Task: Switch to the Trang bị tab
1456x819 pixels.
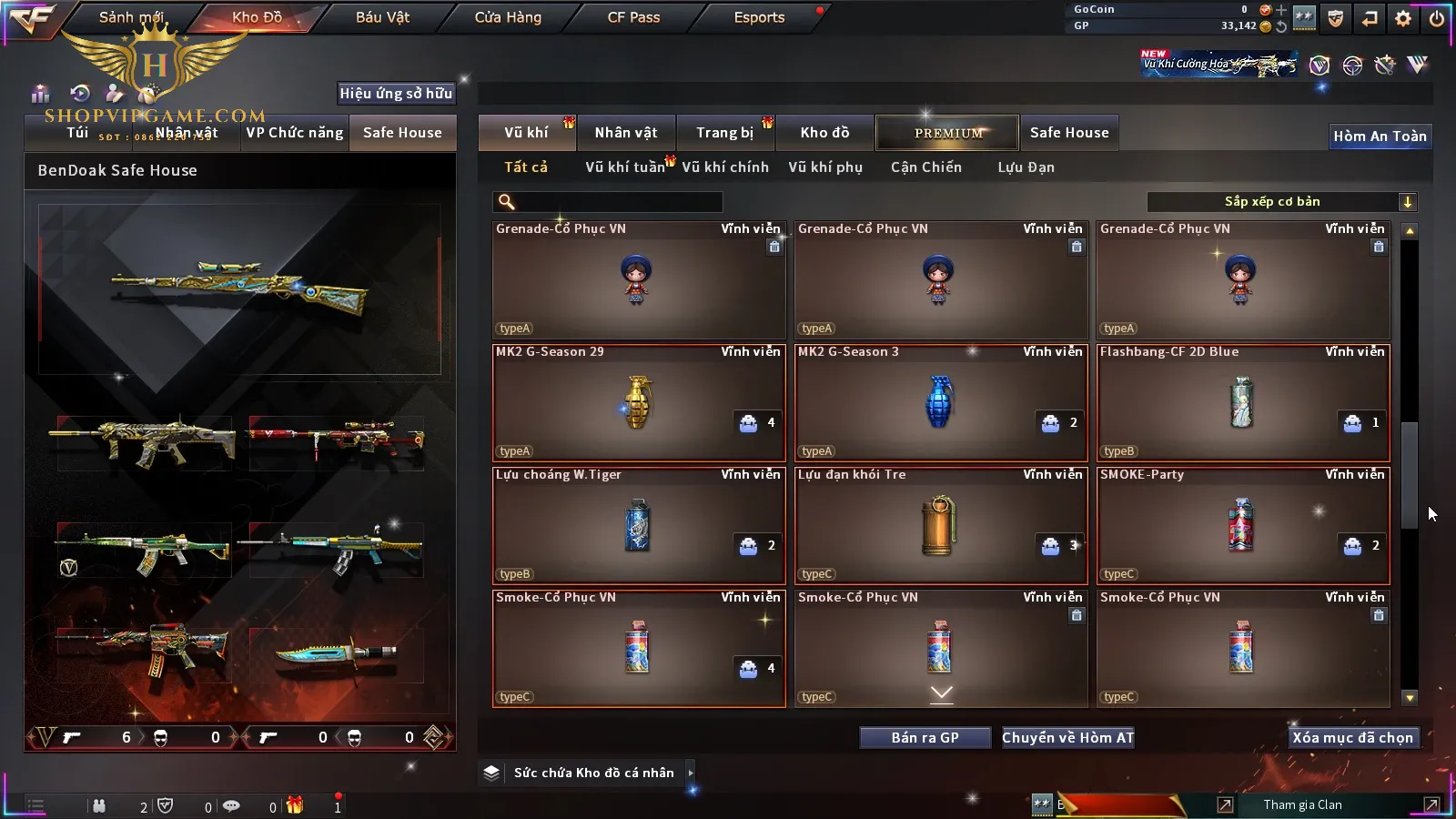Action: tap(724, 133)
